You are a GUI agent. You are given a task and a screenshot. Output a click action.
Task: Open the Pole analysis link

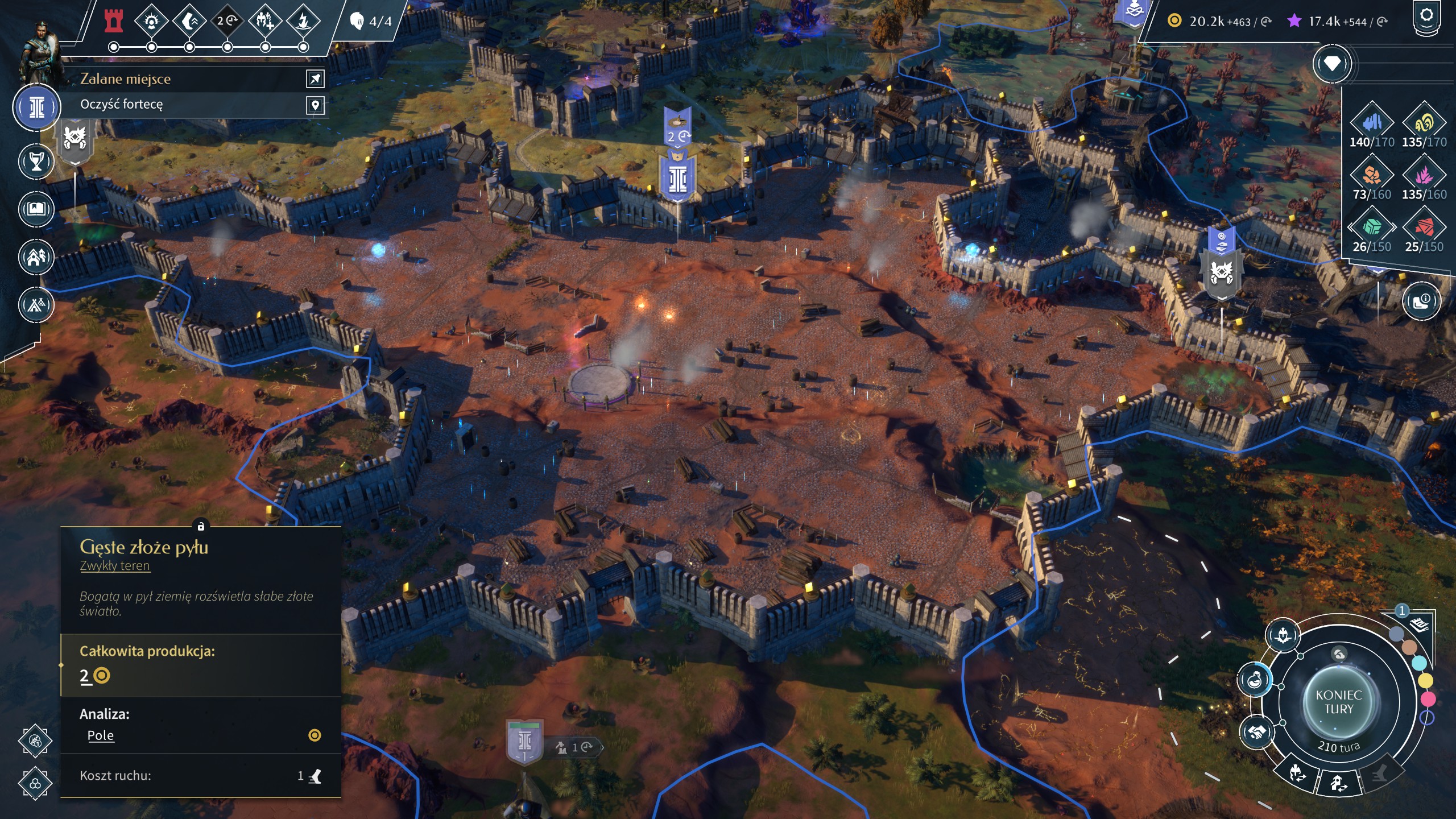101,735
